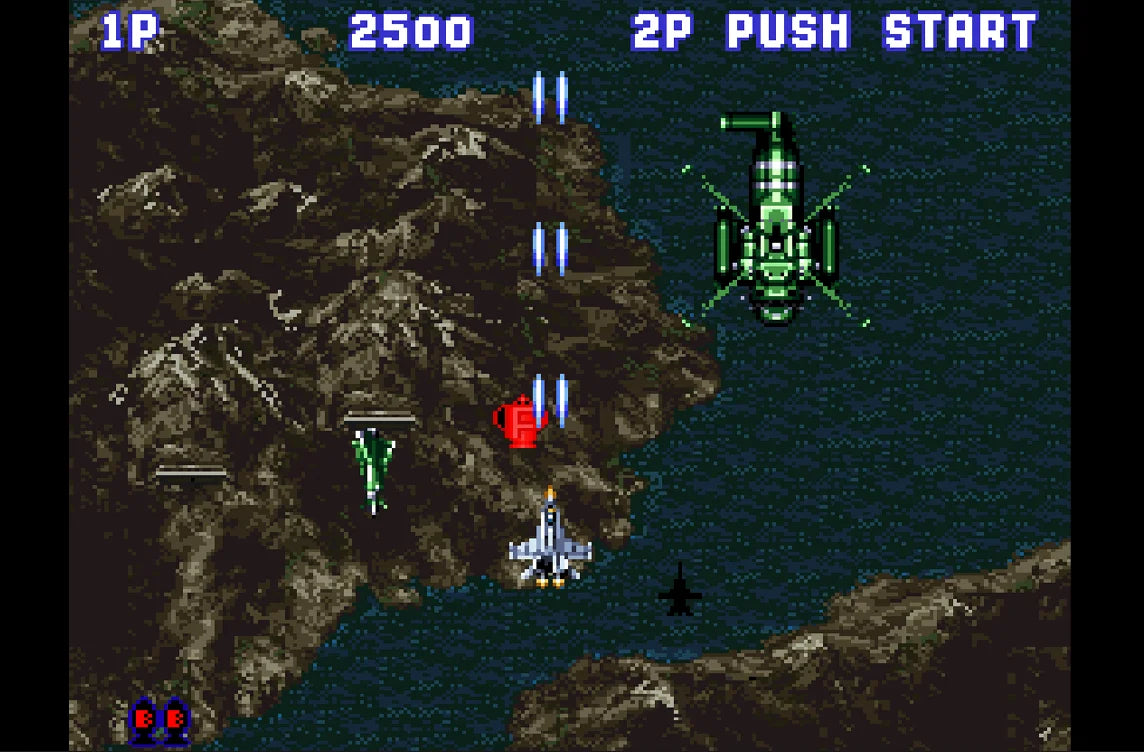
Task: Select the bomb stock icons
Action: click(x=160, y=718)
